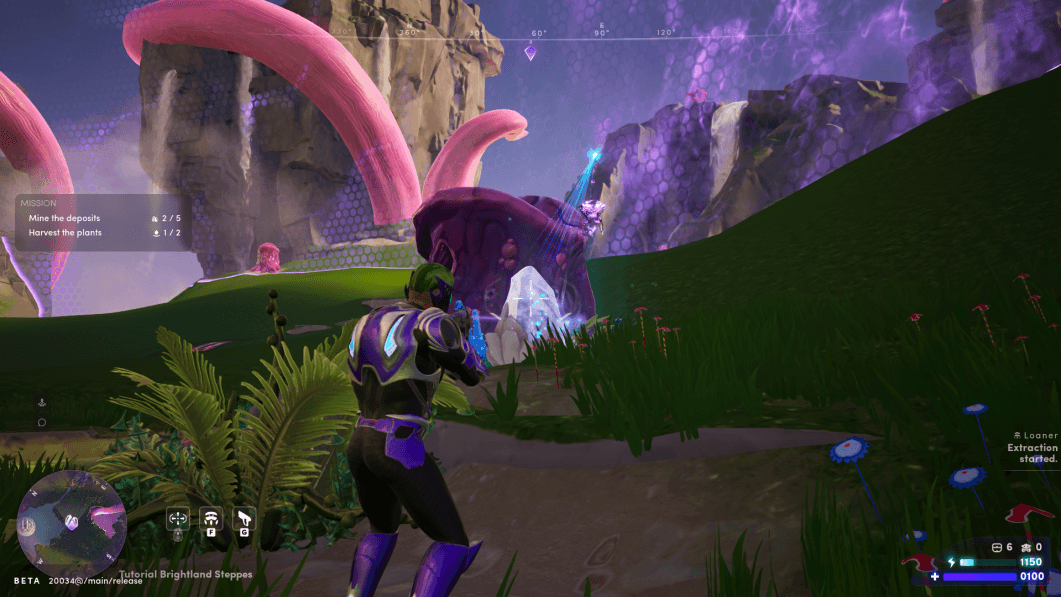This screenshot has width=1061, height=597.
Task: Select the 'Harvest the plants' objective
Action: pos(65,233)
